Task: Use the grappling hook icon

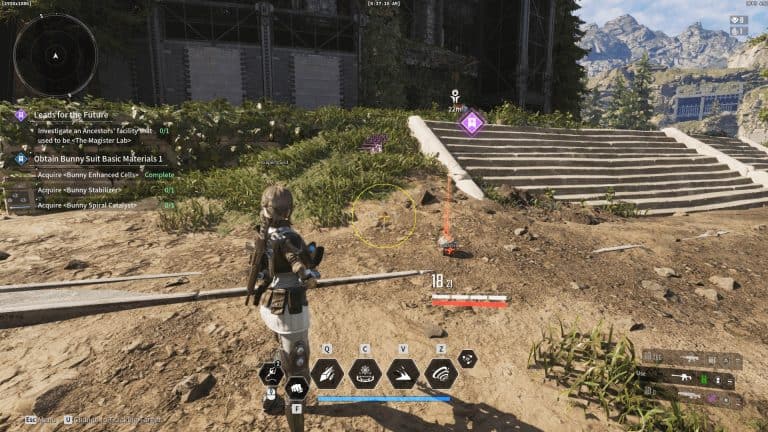Action: [x=271, y=373]
